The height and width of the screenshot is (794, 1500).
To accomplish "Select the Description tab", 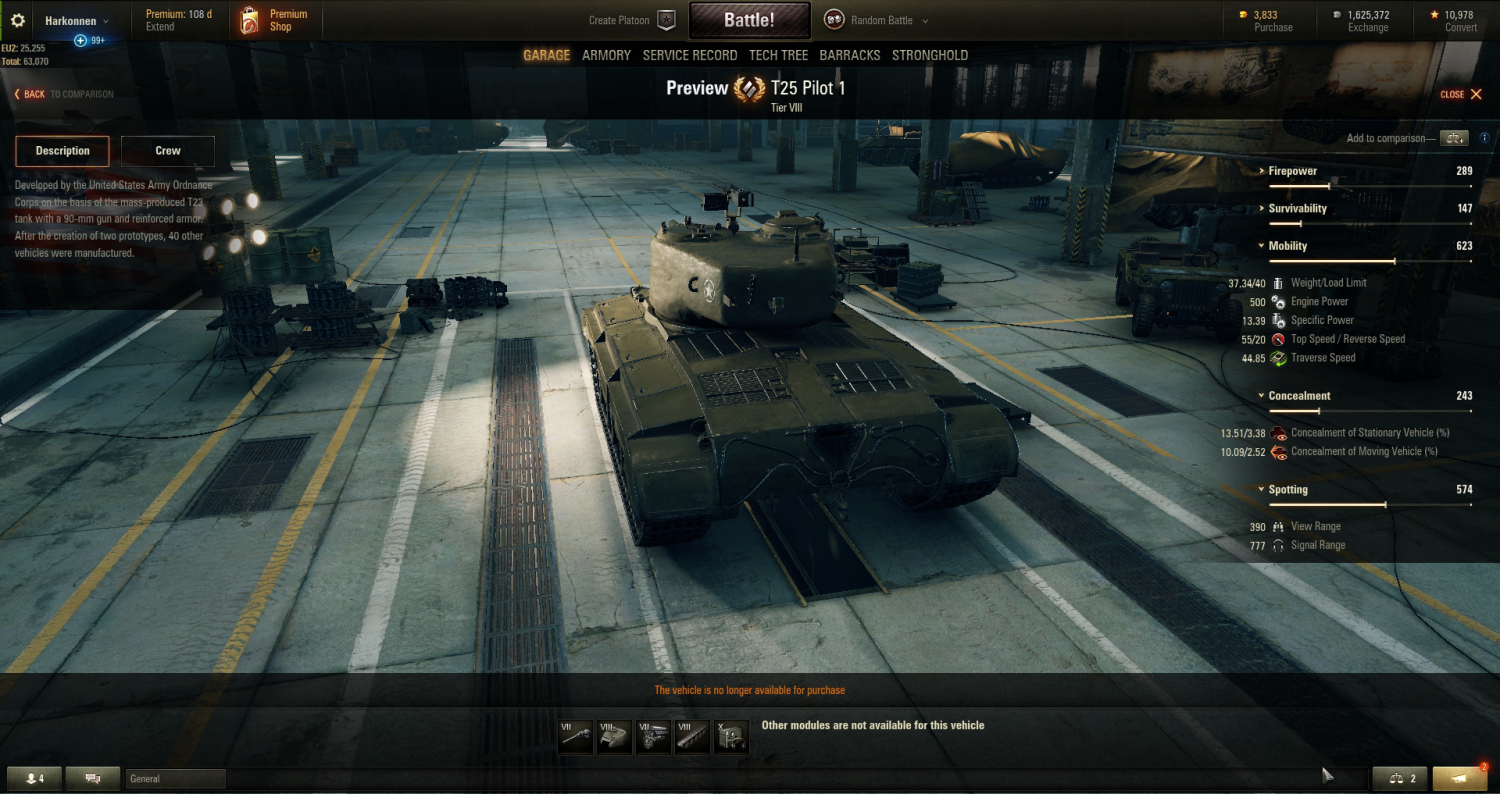I will click(62, 151).
